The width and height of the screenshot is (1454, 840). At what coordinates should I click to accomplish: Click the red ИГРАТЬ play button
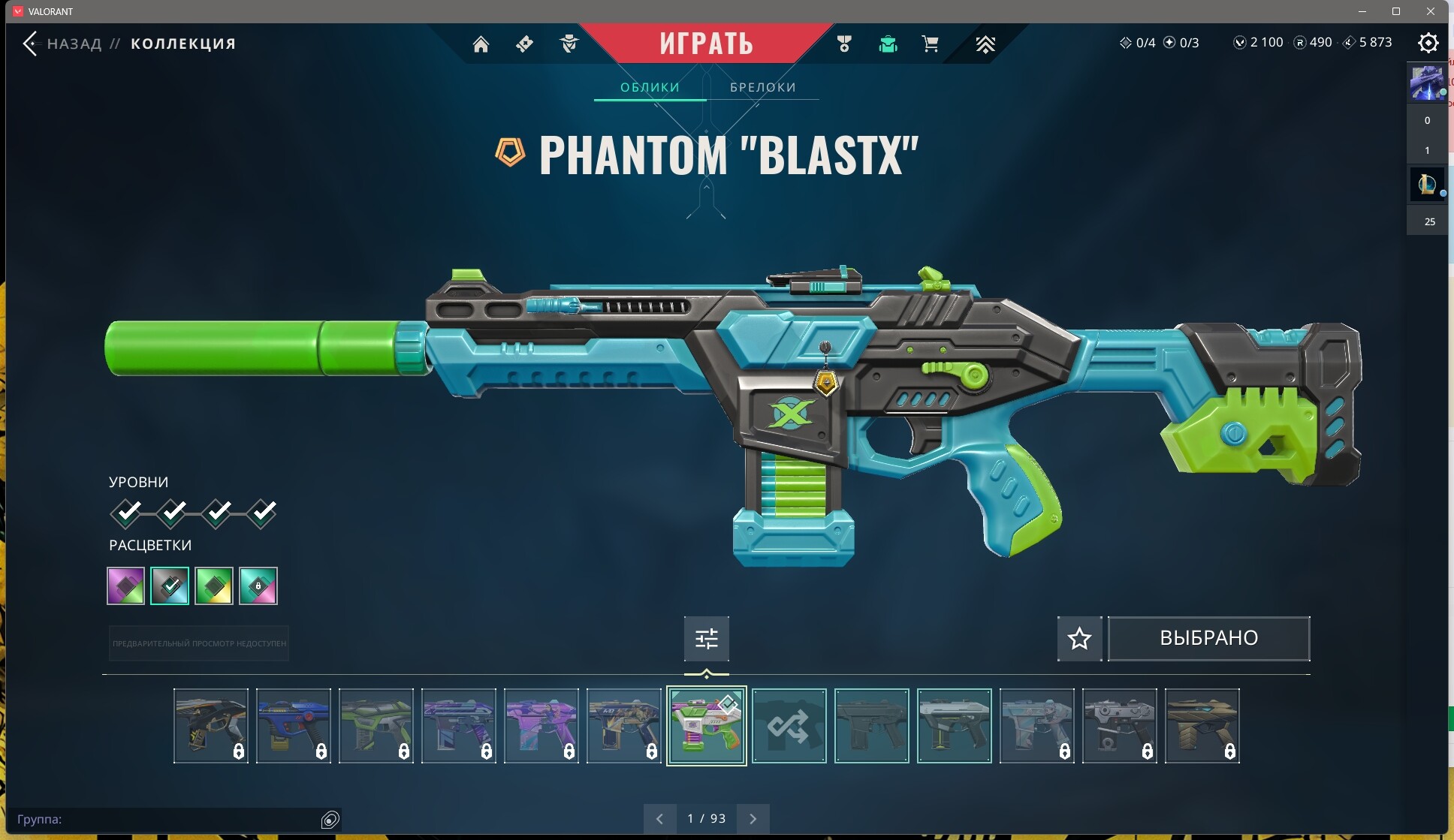[x=706, y=44]
